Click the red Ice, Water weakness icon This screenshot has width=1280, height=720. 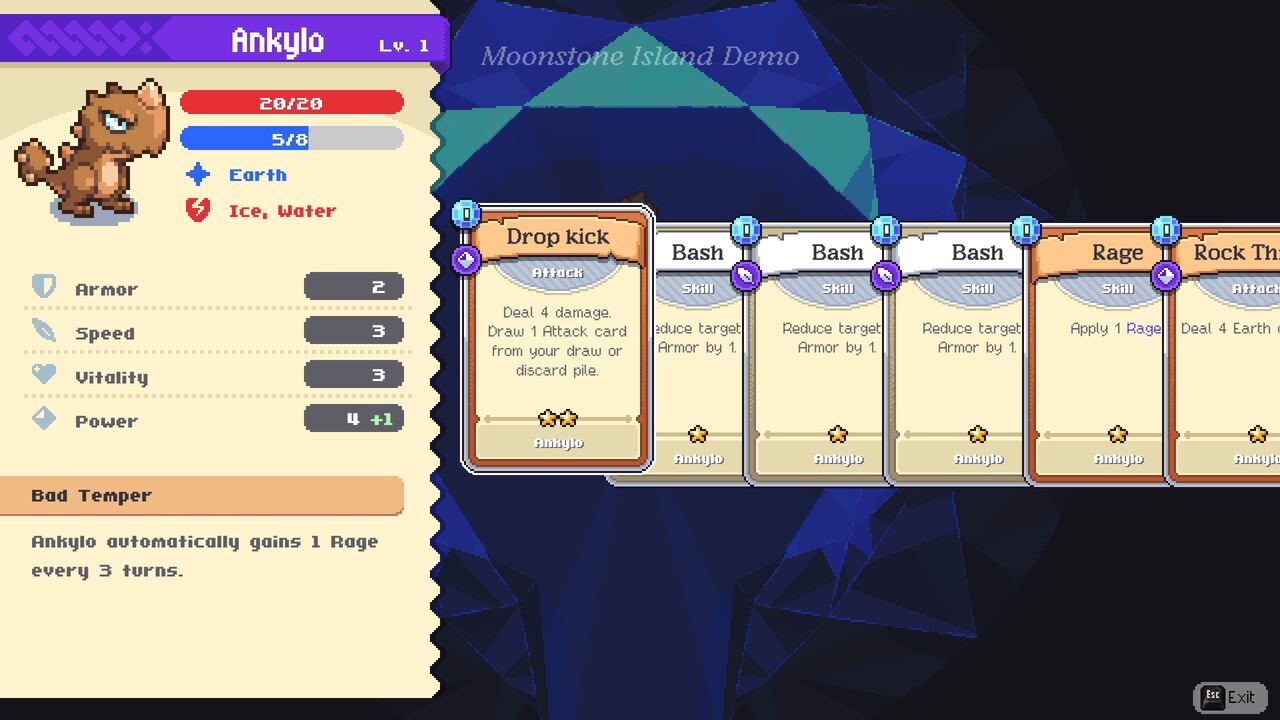click(x=196, y=210)
